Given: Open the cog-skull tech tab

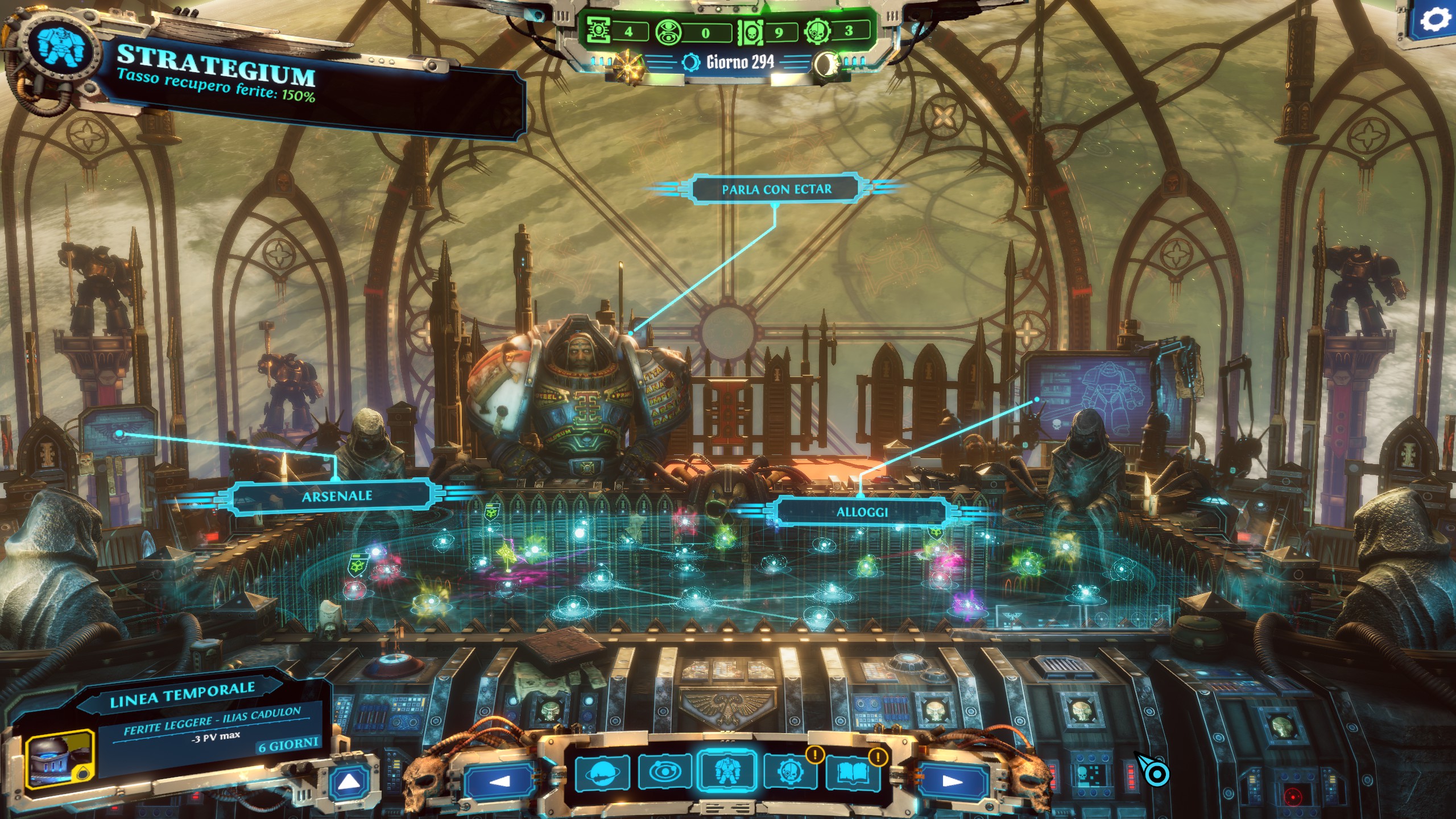Looking at the screenshot, I should click(789, 772).
